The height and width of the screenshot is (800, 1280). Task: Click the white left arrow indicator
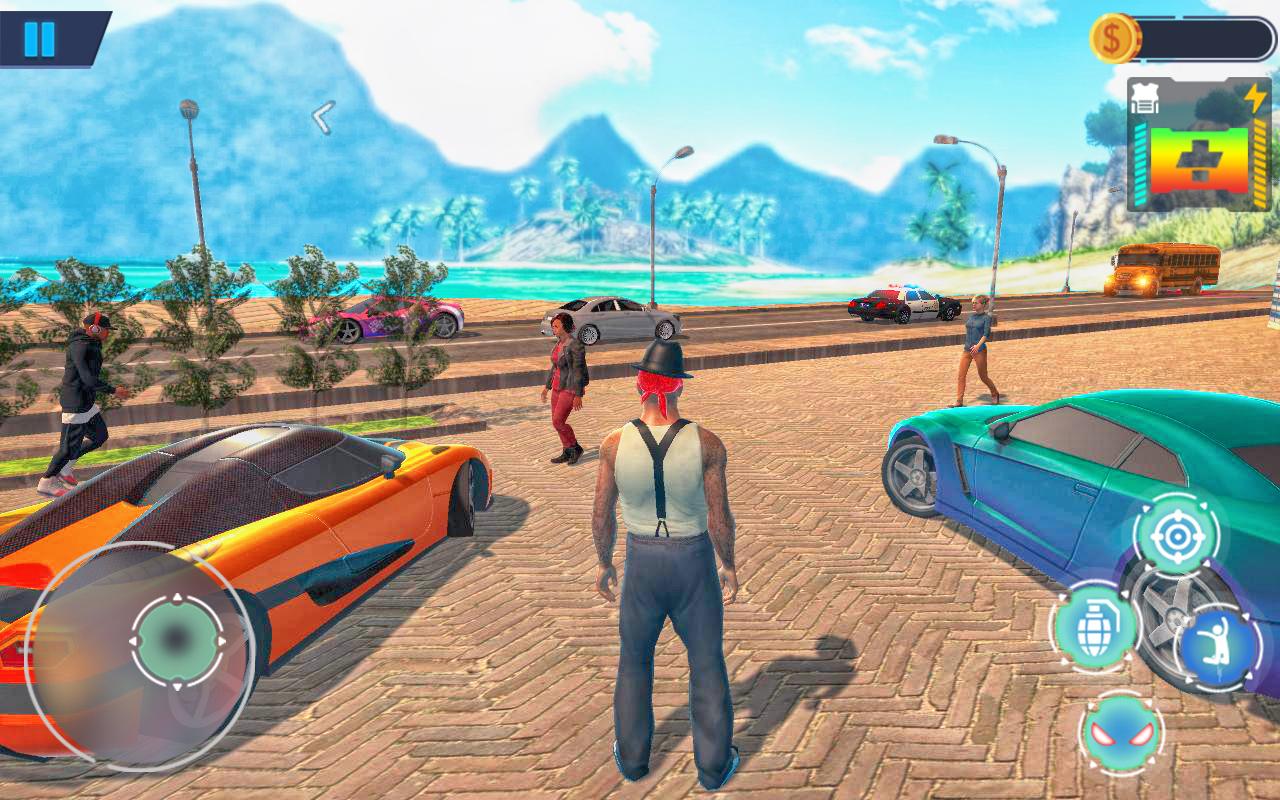[322, 118]
